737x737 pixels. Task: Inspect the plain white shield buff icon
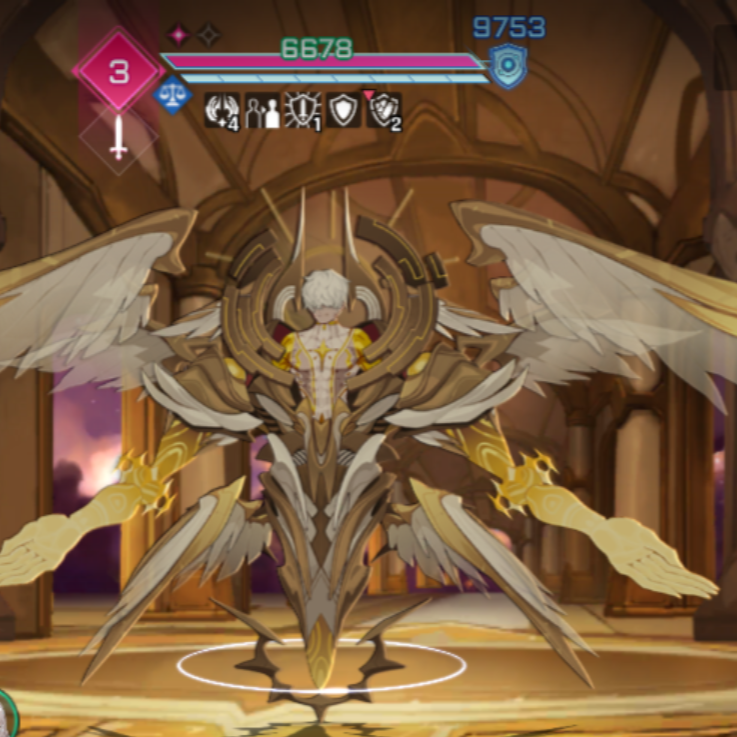[x=343, y=110]
